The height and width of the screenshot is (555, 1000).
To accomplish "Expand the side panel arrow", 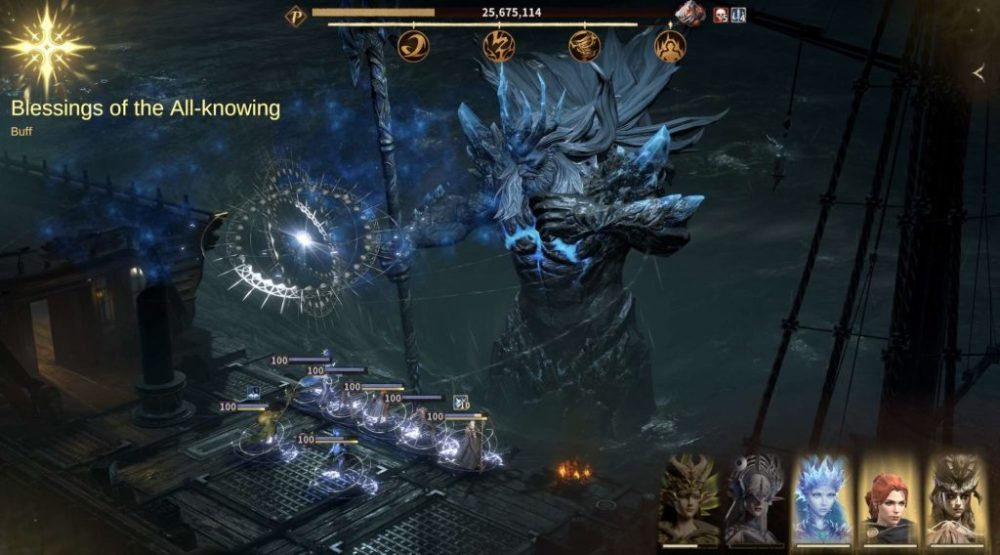I will click(x=979, y=73).
